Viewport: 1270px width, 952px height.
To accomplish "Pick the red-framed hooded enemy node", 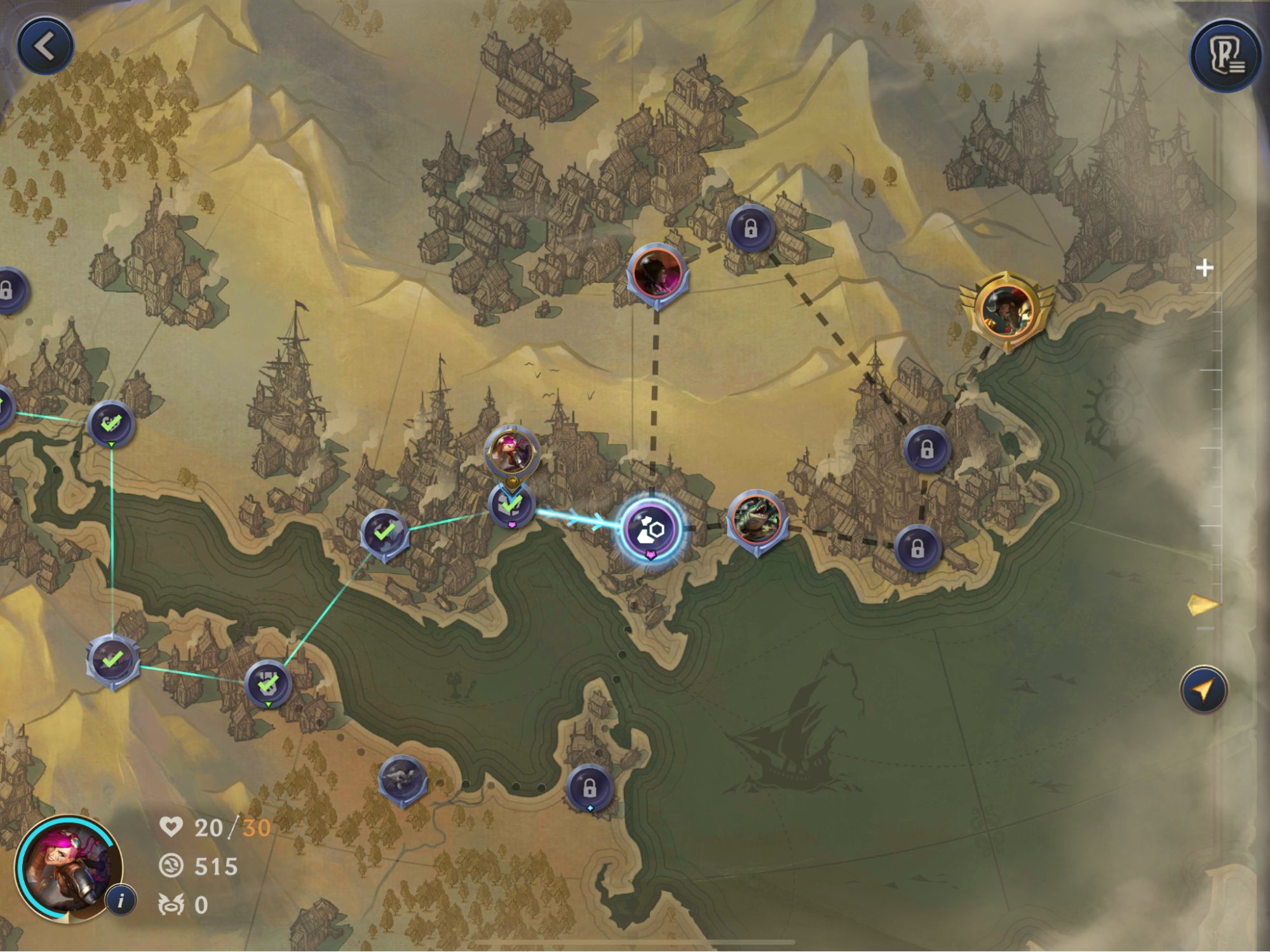I will pyautogui.click(x=656, y=273).
